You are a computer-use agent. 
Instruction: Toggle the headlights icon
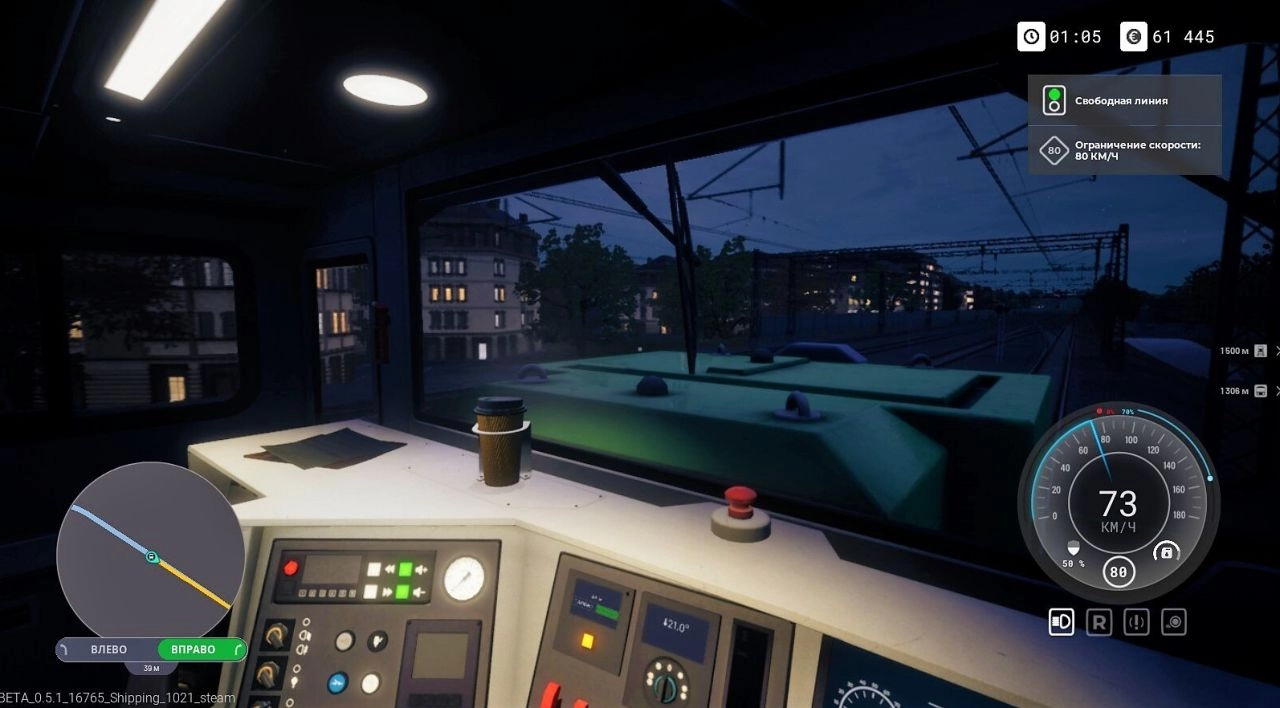(1061, 622)
